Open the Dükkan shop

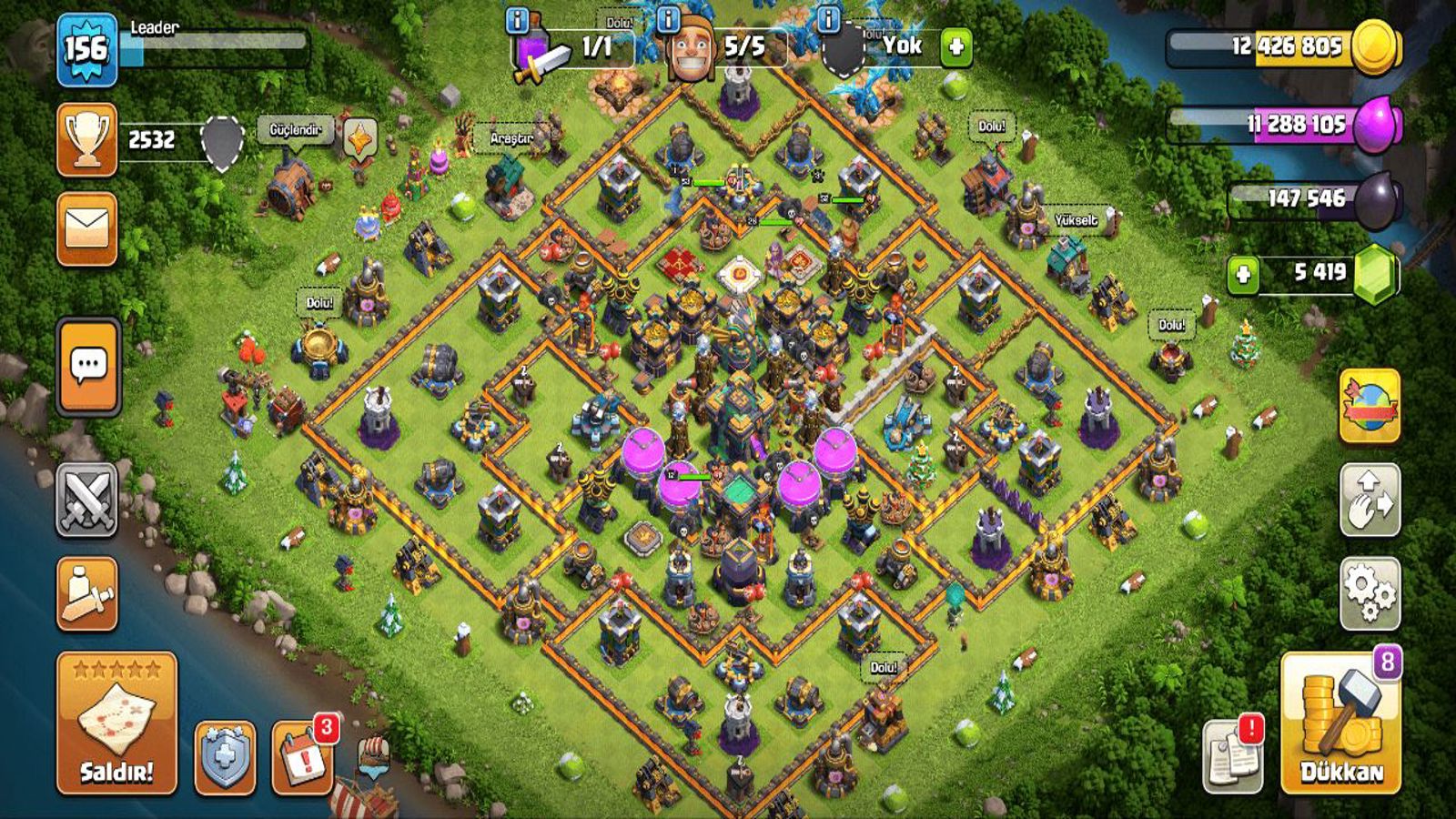click(1340, 723)
